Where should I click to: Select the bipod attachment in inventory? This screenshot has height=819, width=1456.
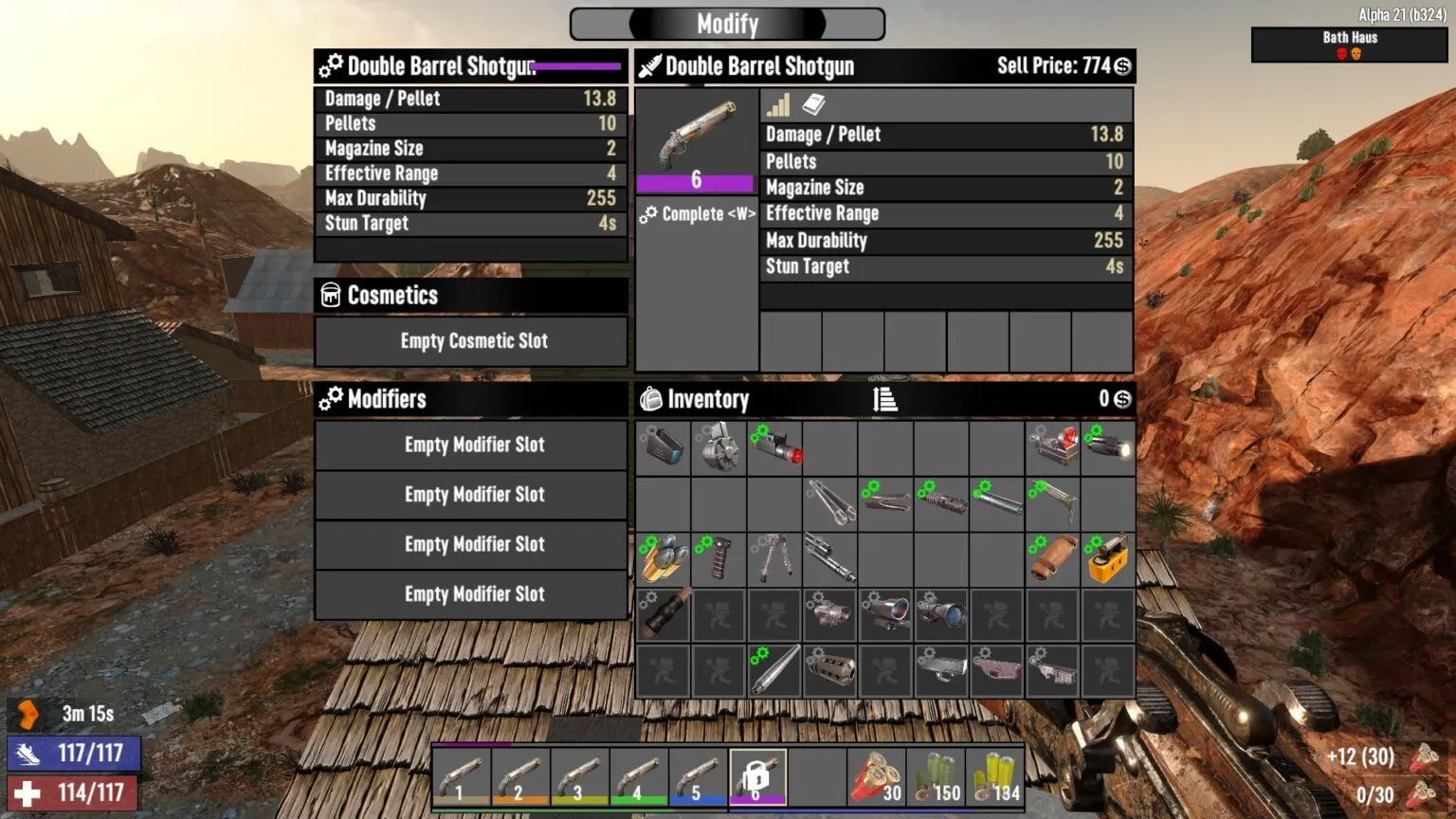click(774, 559)
